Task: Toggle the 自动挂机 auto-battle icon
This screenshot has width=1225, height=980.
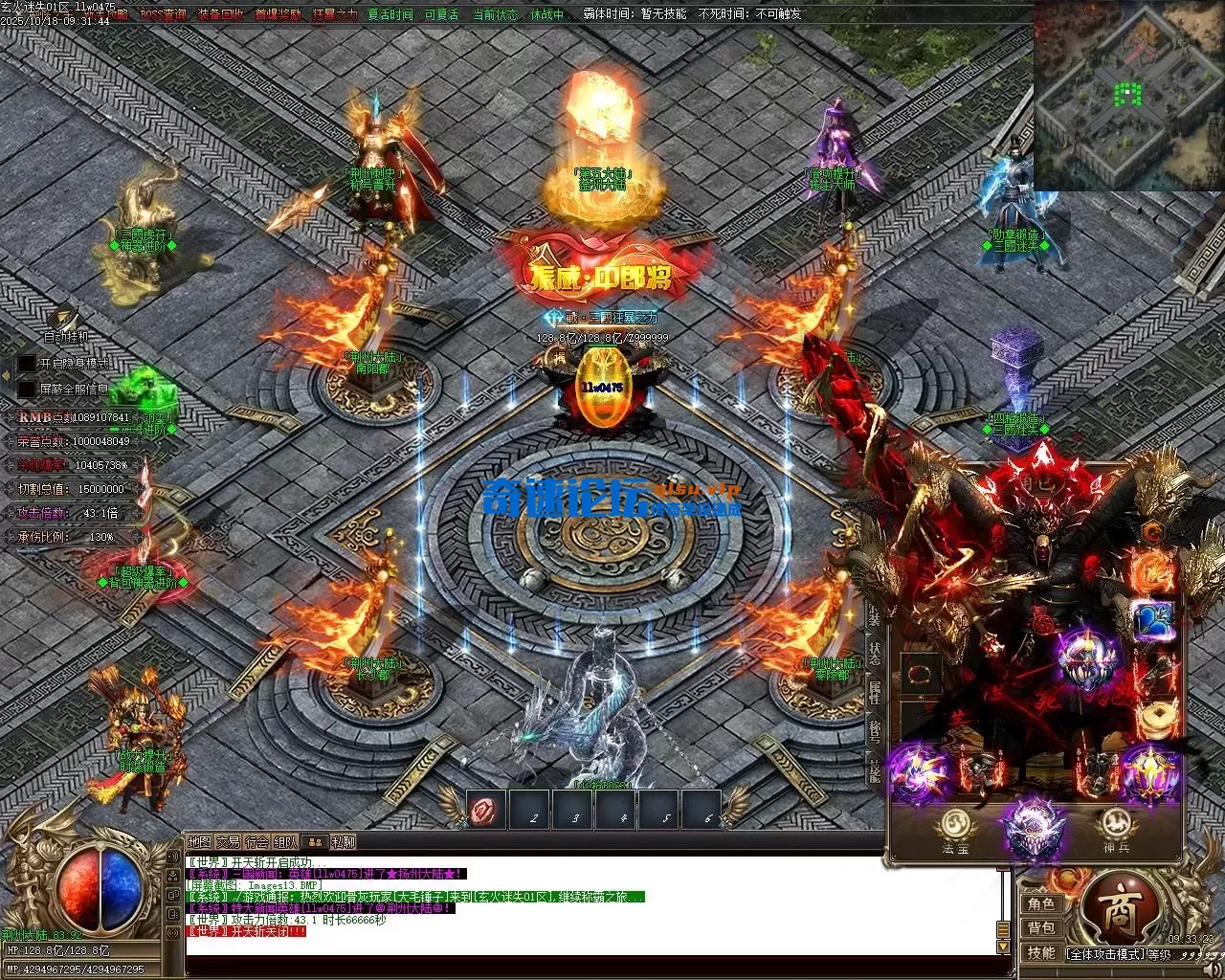Action: tap(64, 319)
